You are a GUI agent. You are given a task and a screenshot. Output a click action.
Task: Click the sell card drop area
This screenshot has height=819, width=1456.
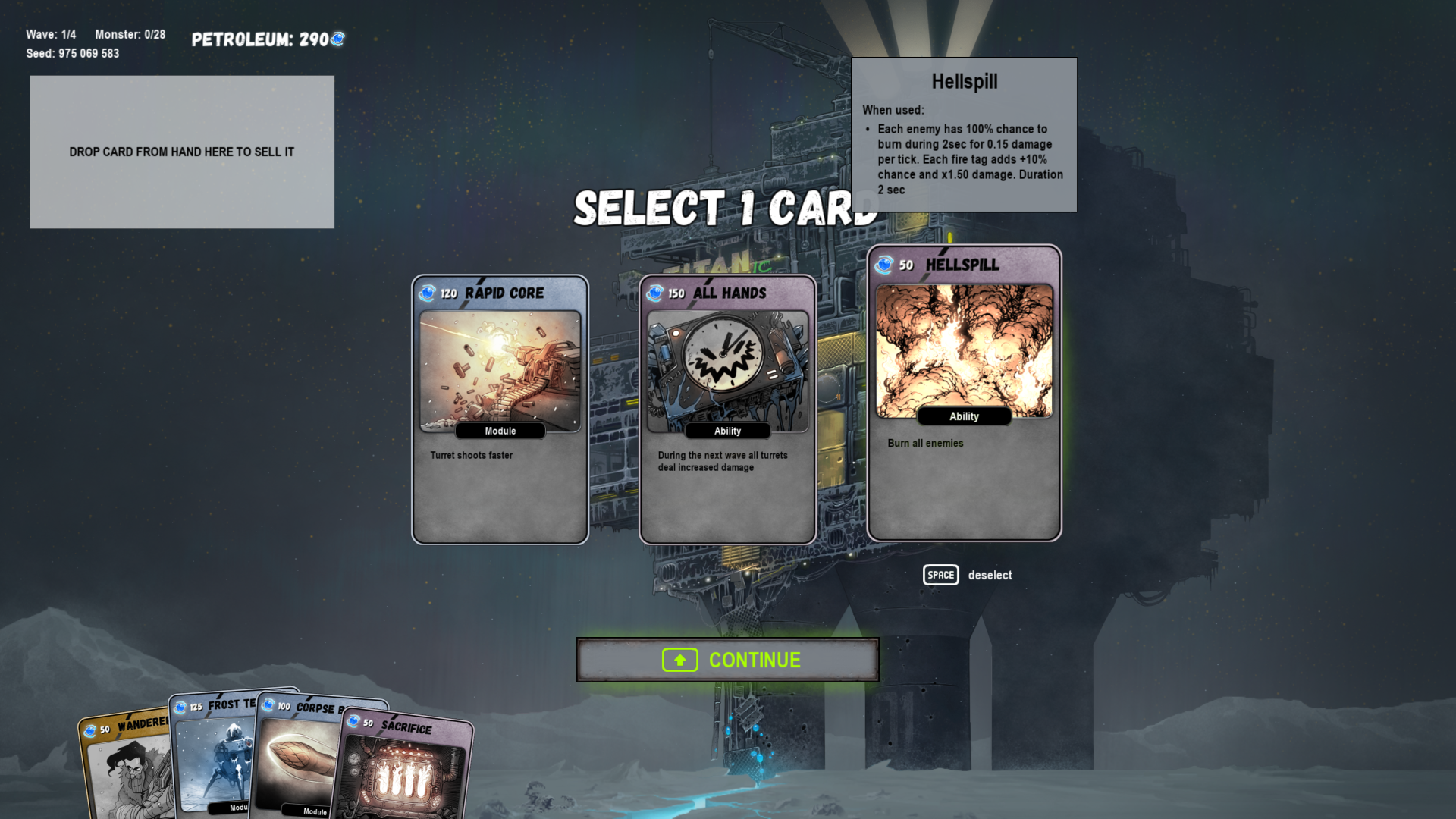(x=182, y=152)
